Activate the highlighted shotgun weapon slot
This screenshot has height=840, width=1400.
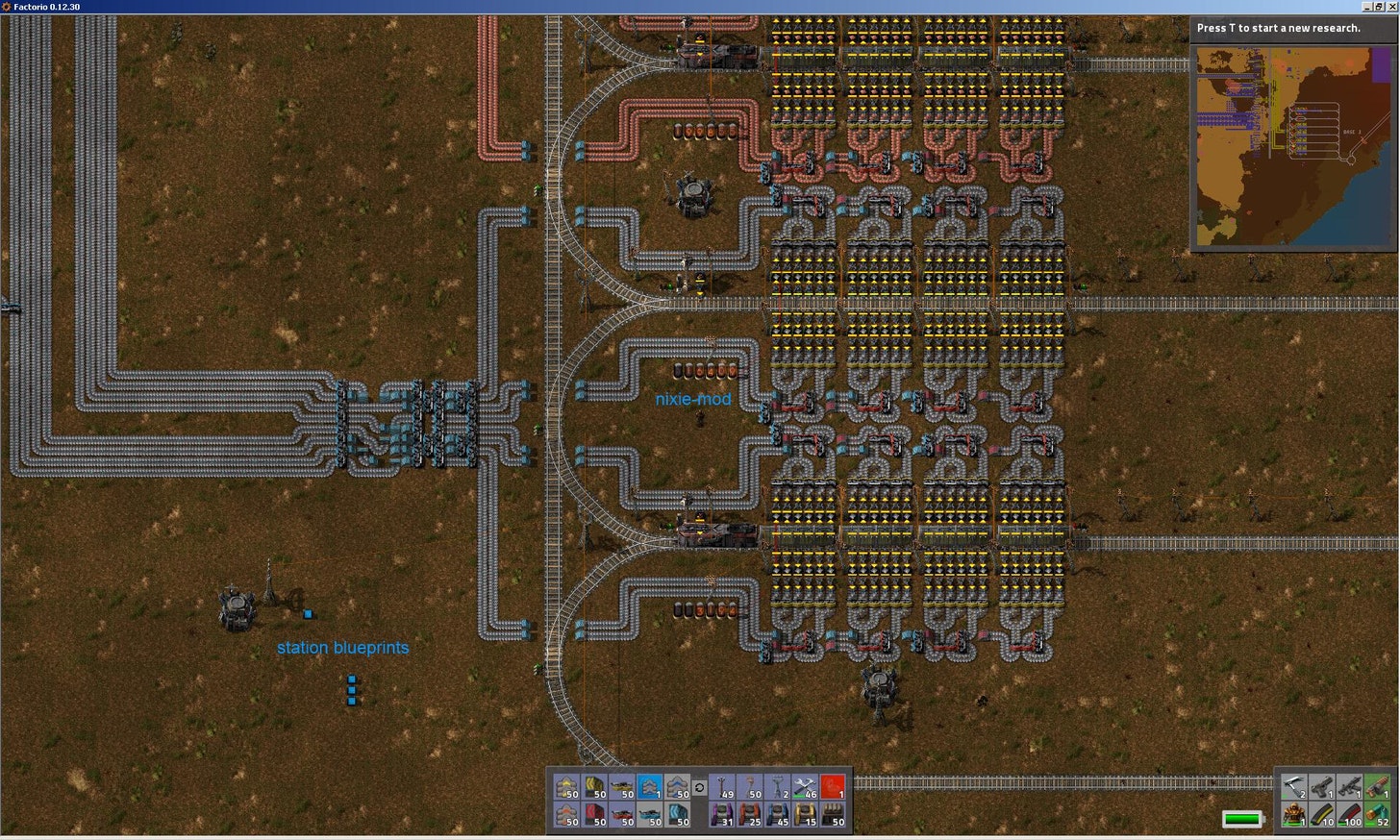[1376, 786]
